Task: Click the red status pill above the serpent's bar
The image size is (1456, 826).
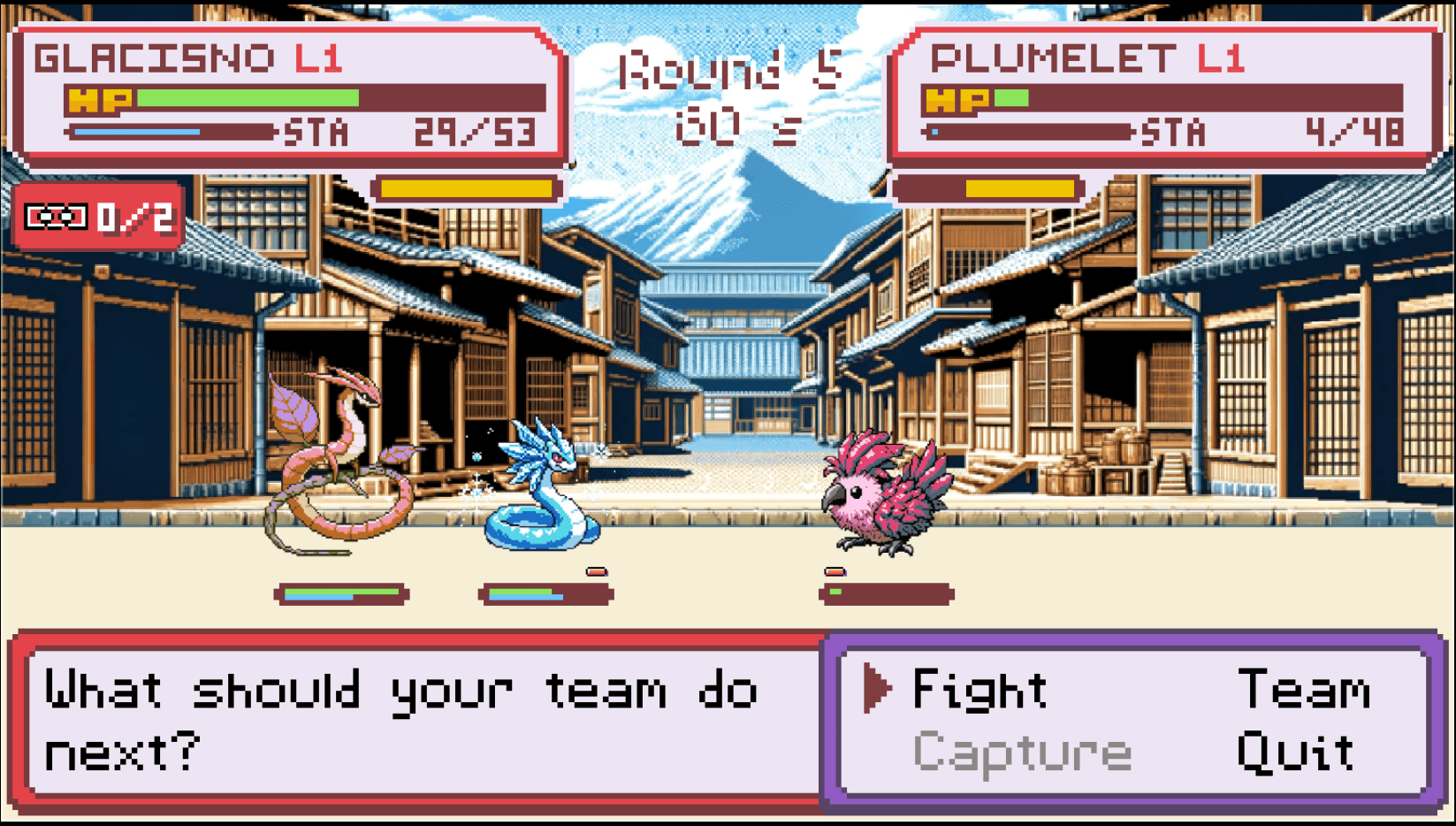Action: point(597,571)
